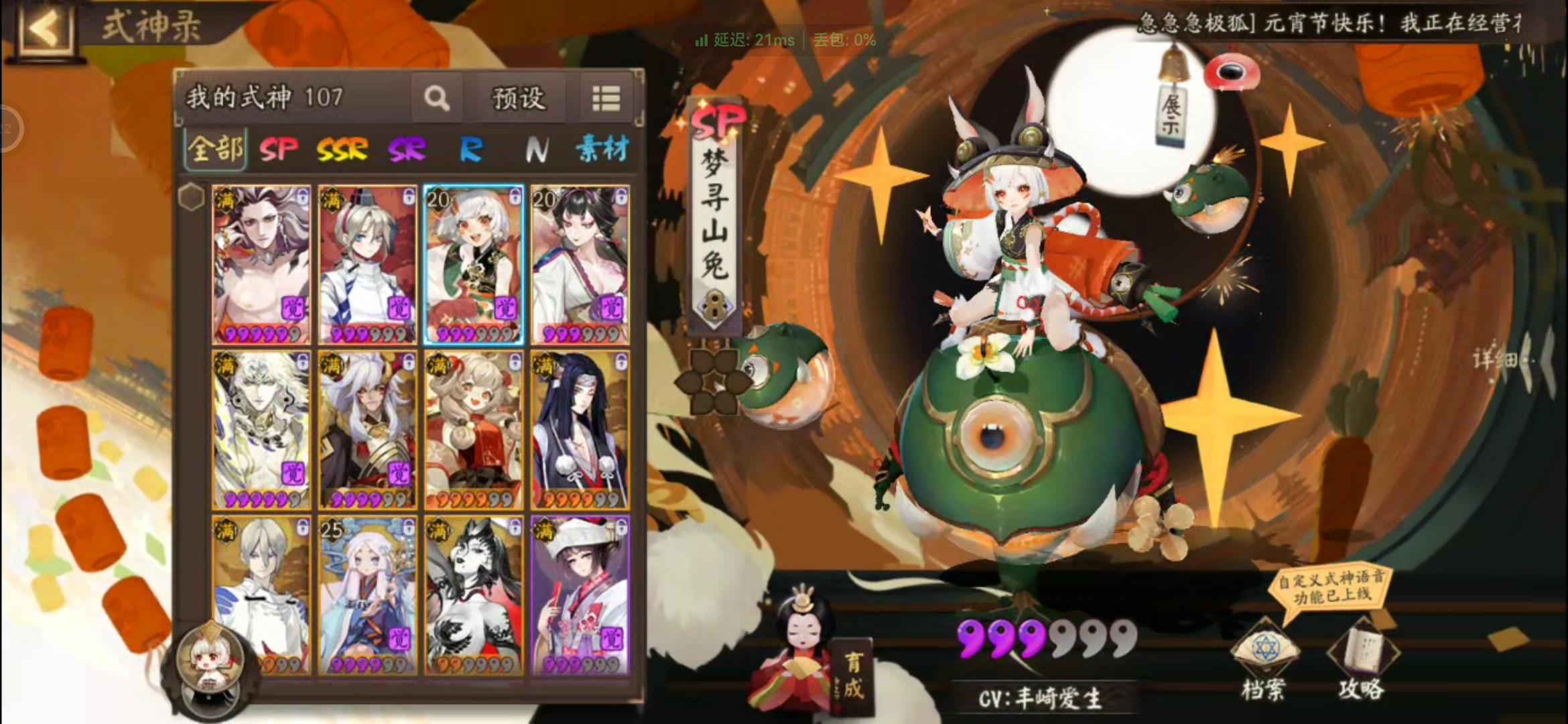Click the search magnifier in the shikigami list
The height and width of the screenshot is (724, 1568).
tap(438, 99)
